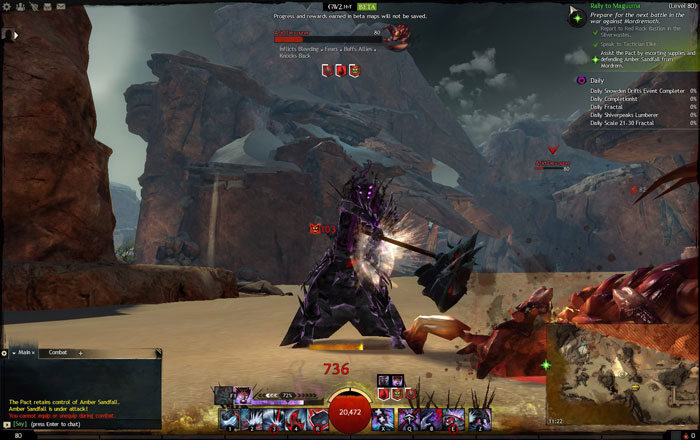Activate the utility skill on key Q
700x440 pixels.
point(407,419)
